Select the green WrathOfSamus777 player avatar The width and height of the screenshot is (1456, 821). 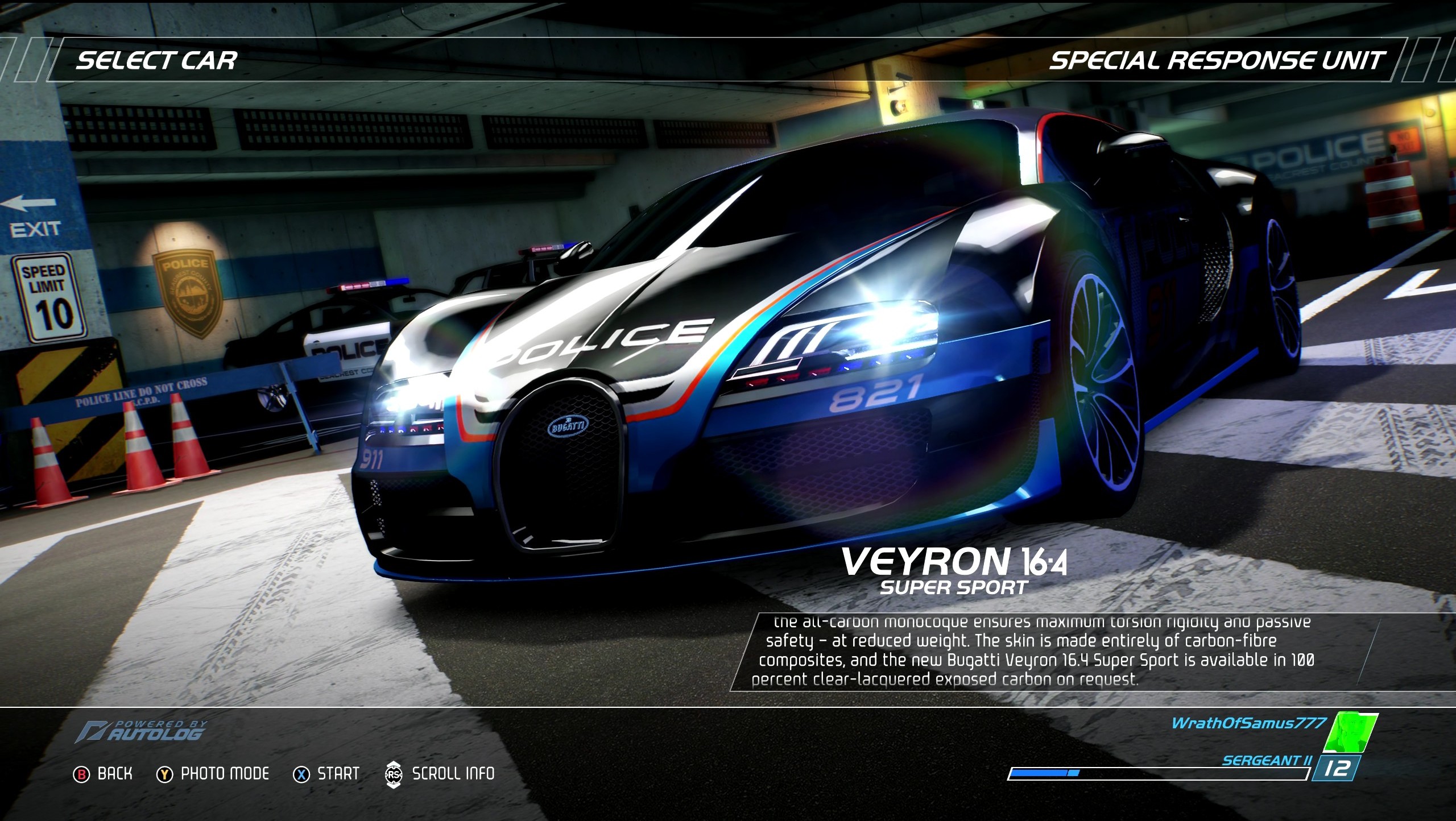click(x=1350, y=732)
